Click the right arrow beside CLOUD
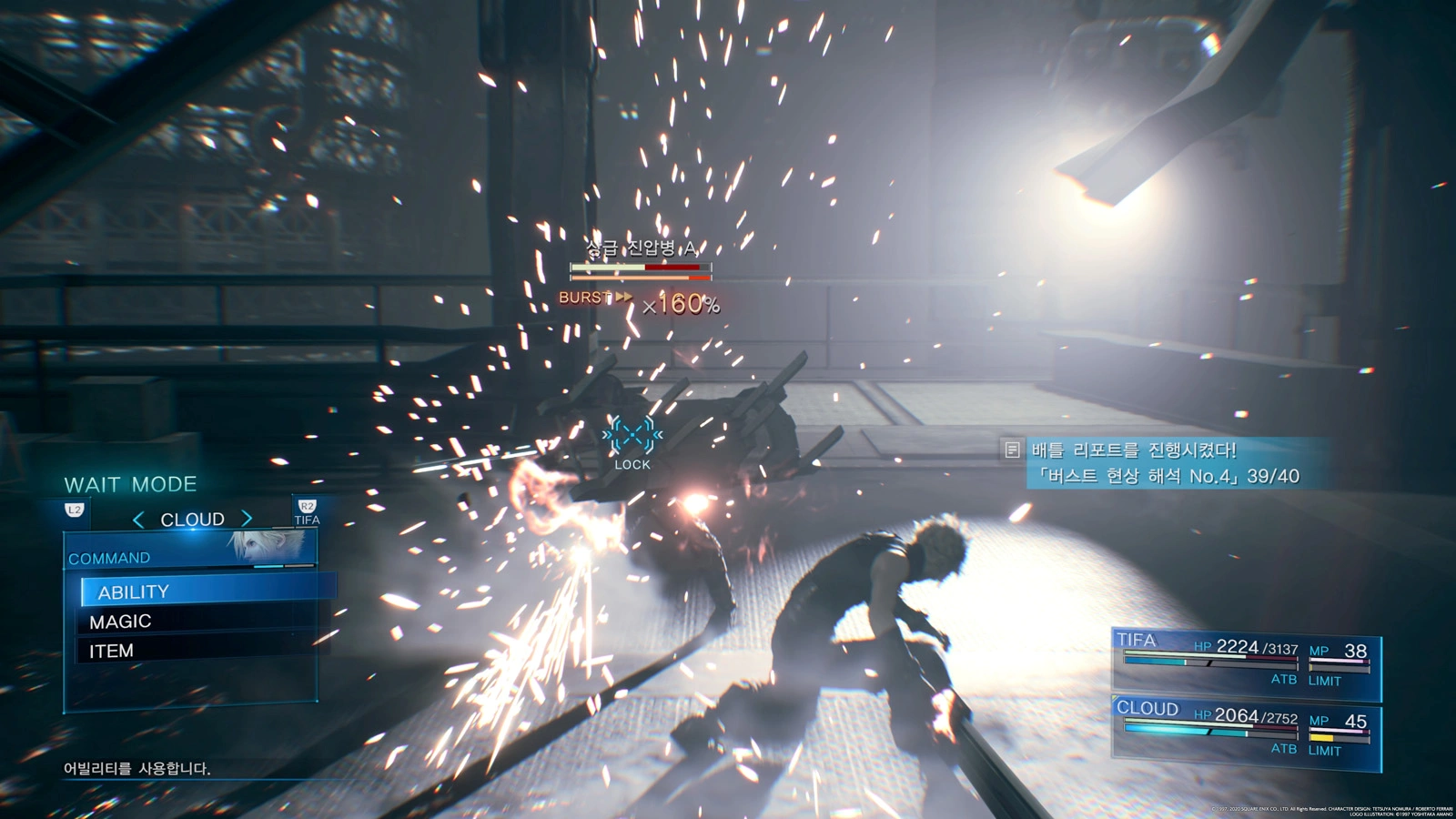The width and height of the screenshot is (1456, 819). (247, 519)
